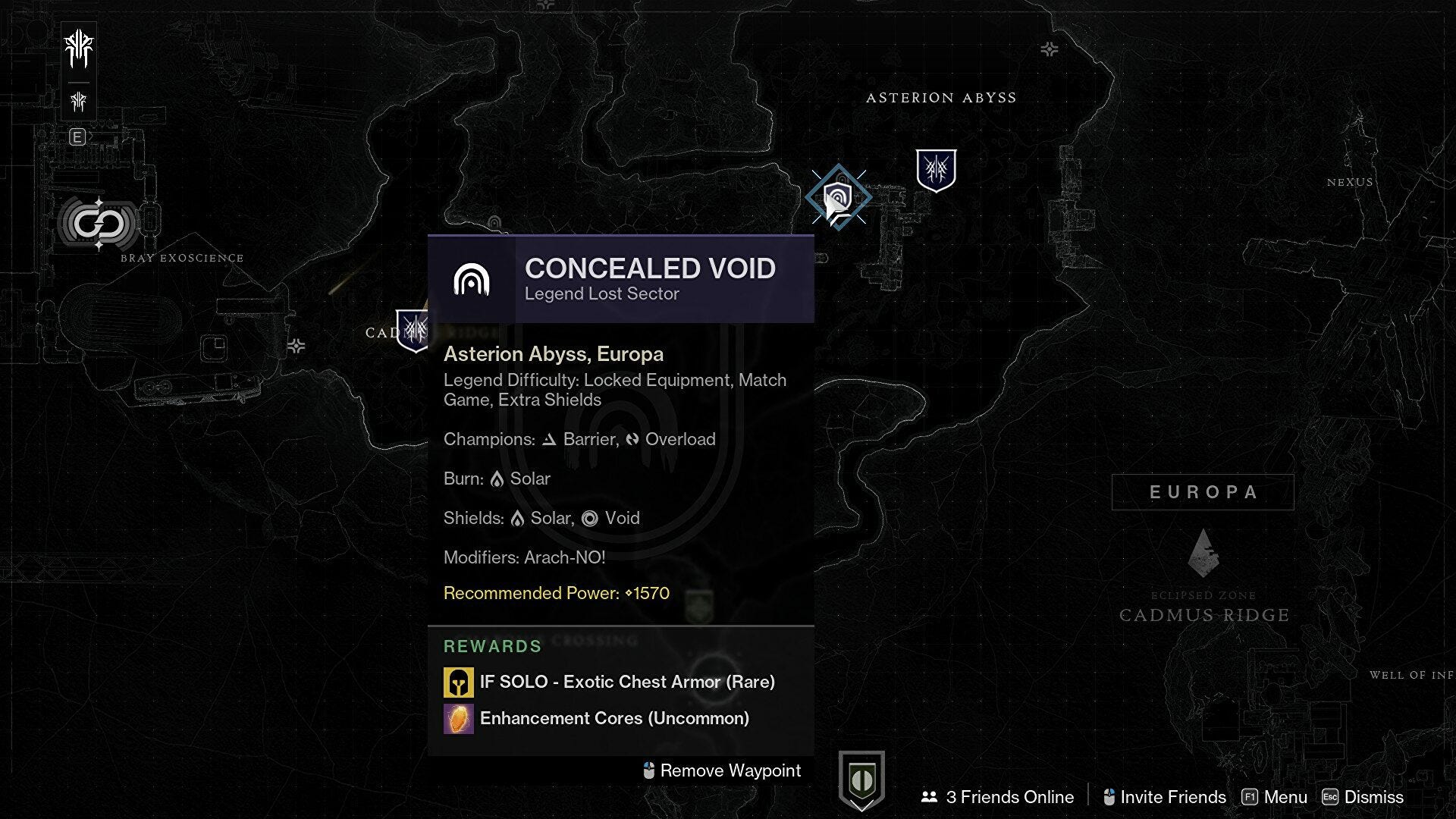Image resolution: width=1456 pixels, height=819 pixels.
Task: Select the Barrier champion icon
Action: (548, 439)
